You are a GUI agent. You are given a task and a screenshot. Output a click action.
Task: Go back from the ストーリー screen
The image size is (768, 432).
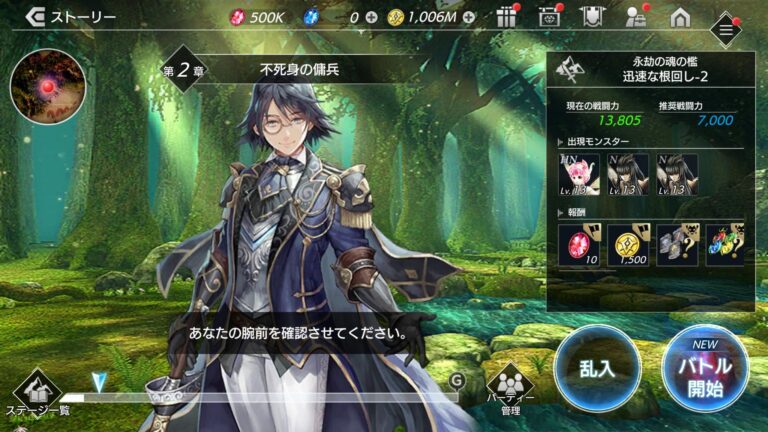click(x=33, y=17)
